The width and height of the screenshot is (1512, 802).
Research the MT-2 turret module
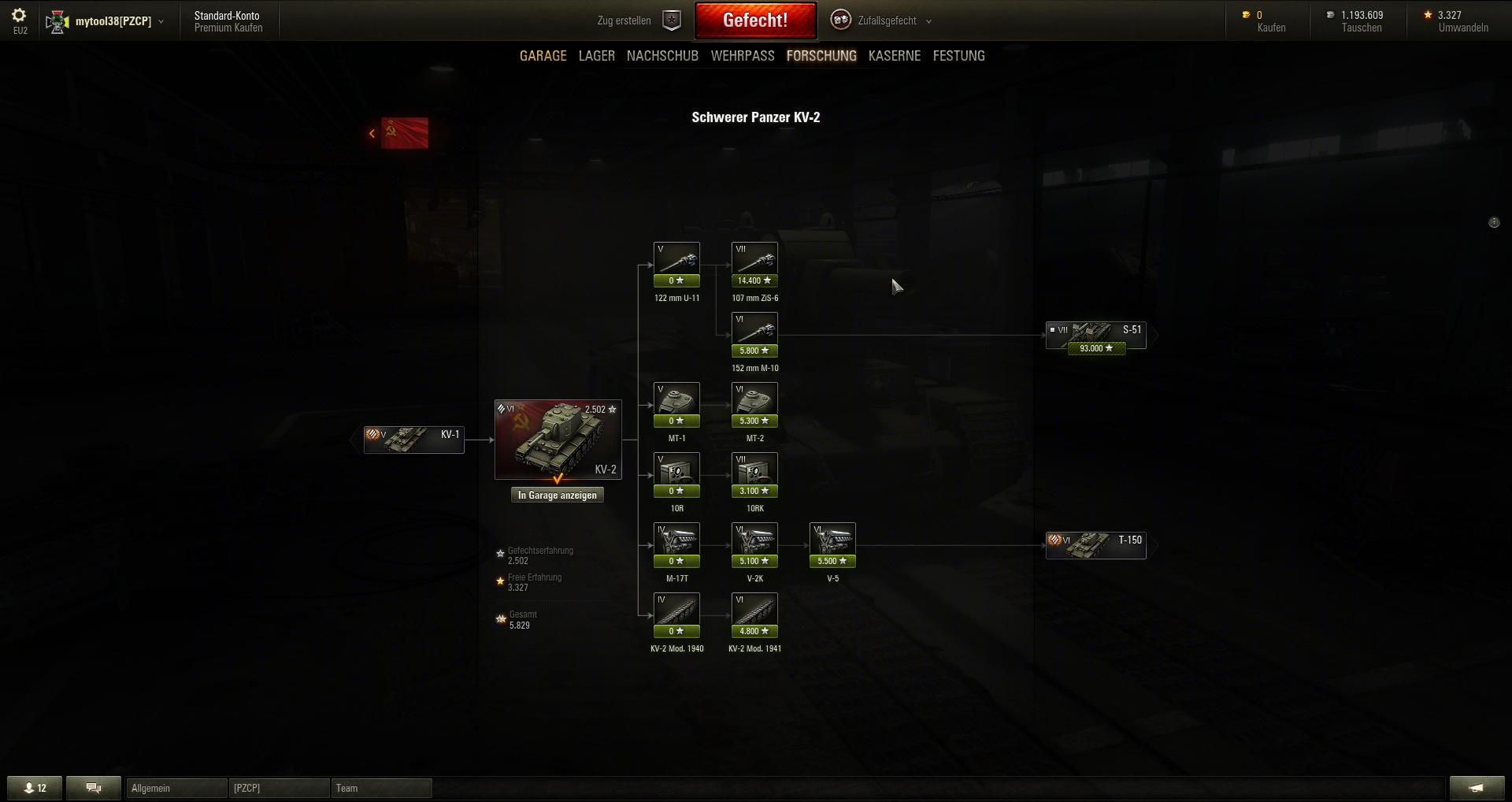(754, 405)
